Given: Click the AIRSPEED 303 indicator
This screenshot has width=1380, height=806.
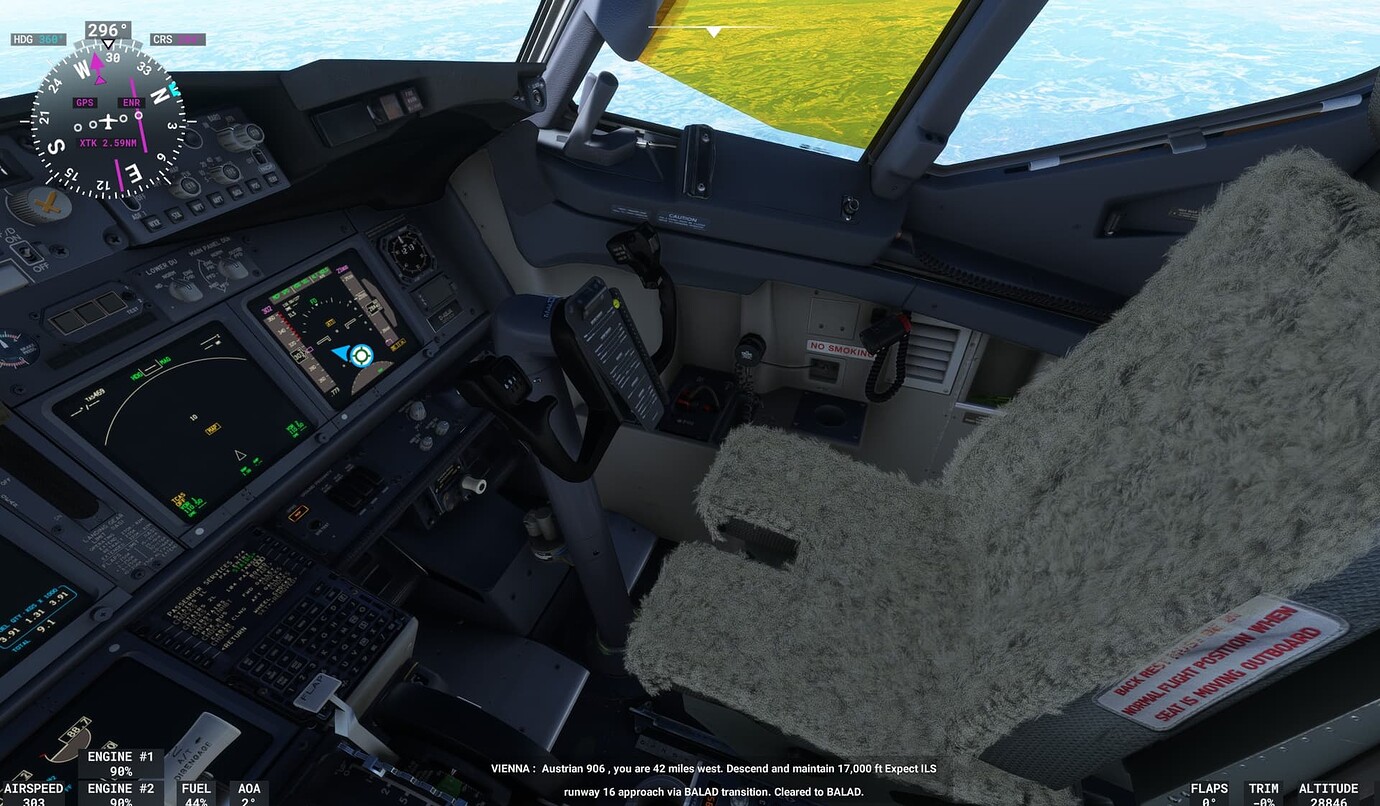Looking at the screenshot, I should [33, 793].
